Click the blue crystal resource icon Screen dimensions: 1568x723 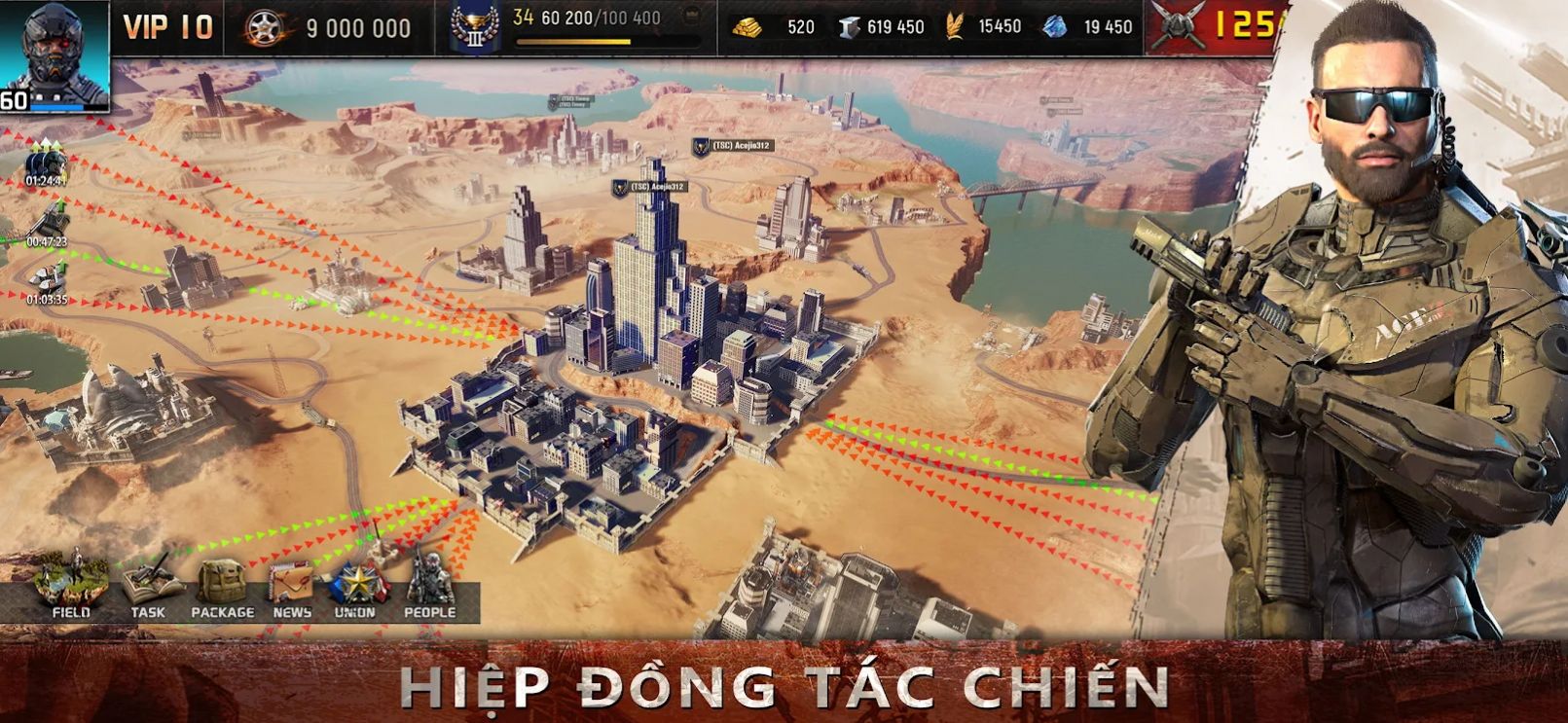[1056, 27]
